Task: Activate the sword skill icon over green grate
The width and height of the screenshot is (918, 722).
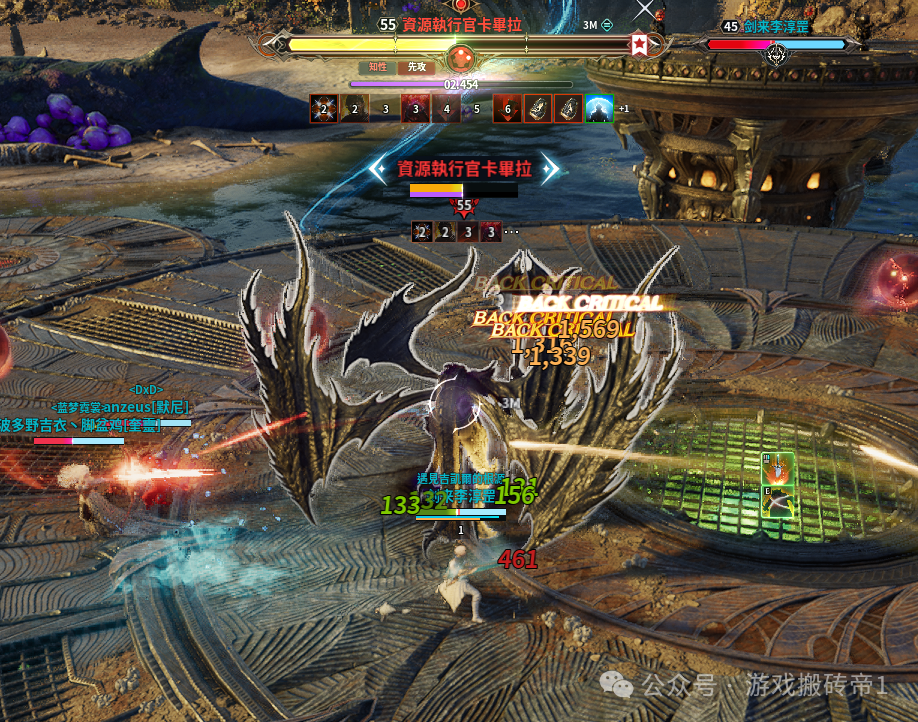Action: pos(778,469)
